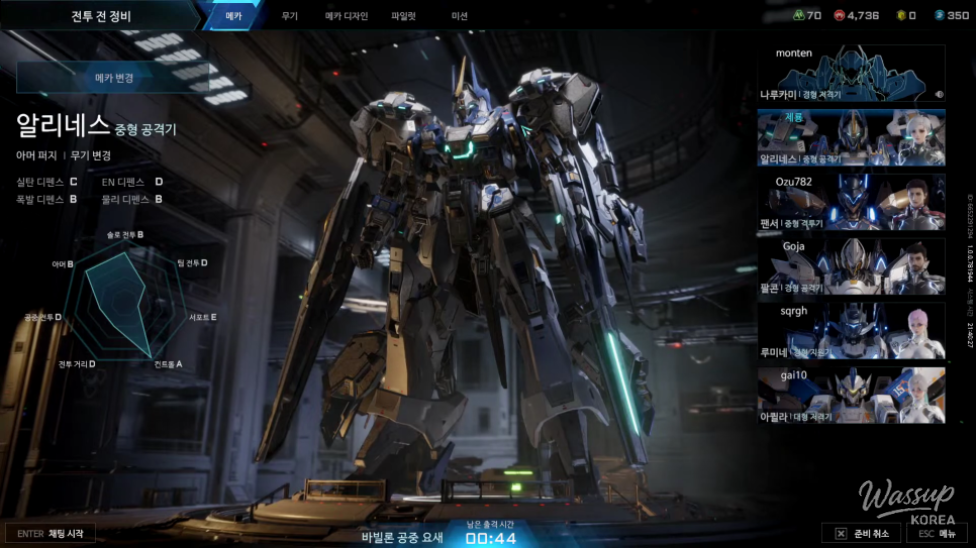Select the 무기 변경 option
The height and width of the screenshot is (548, 976).
pos(90,156)
